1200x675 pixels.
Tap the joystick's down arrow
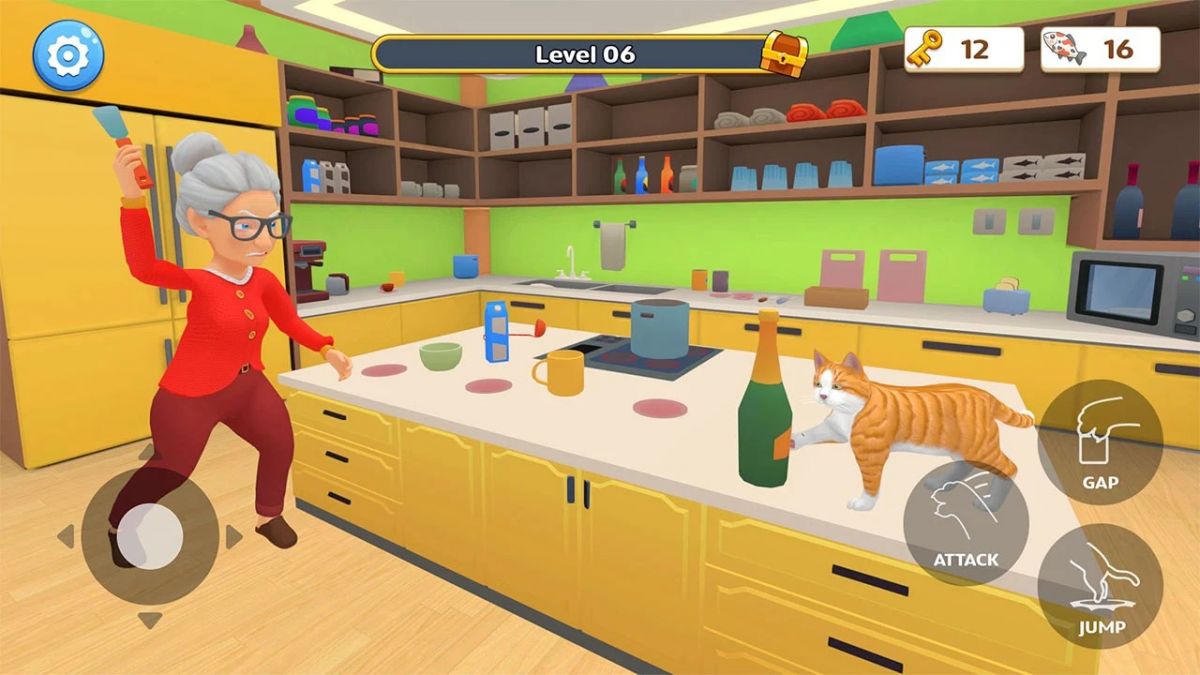[x=150, y=621]
